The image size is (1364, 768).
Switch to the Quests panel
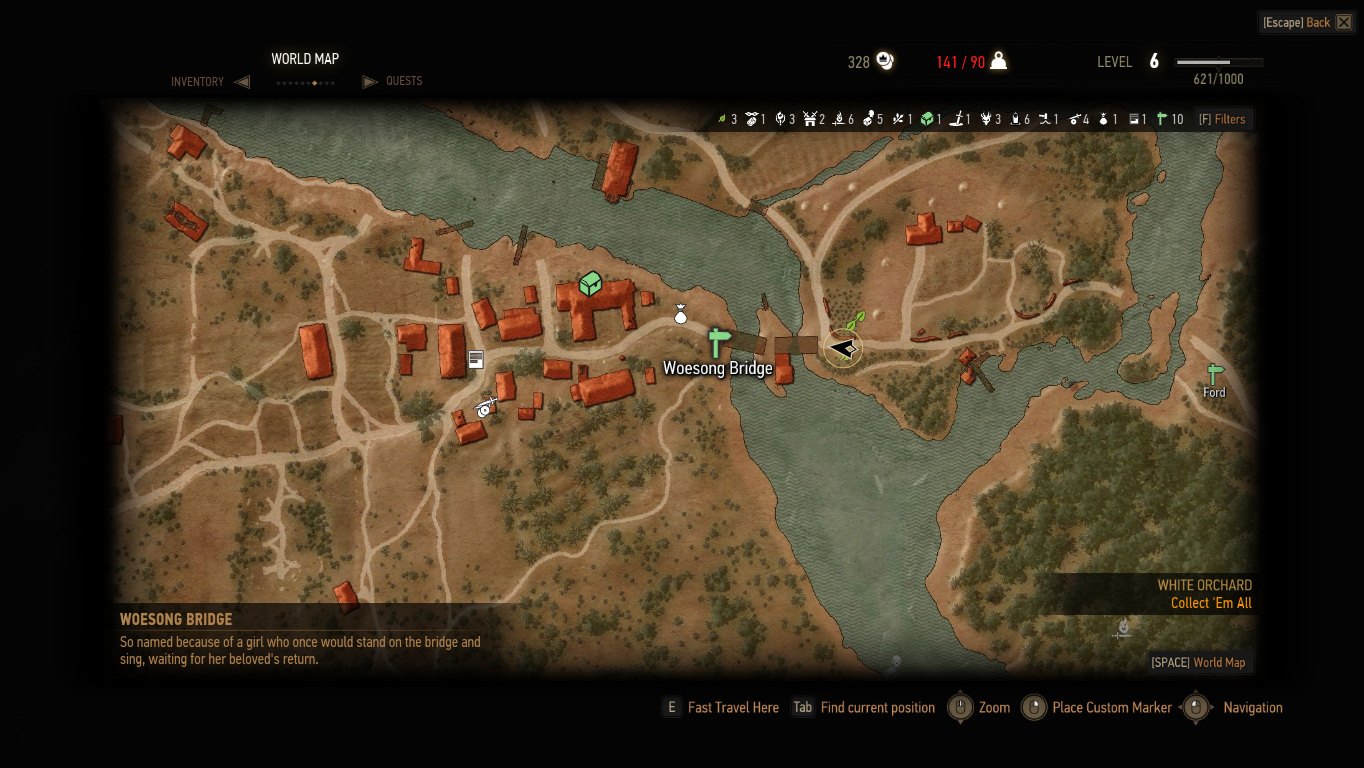[404, 81]
